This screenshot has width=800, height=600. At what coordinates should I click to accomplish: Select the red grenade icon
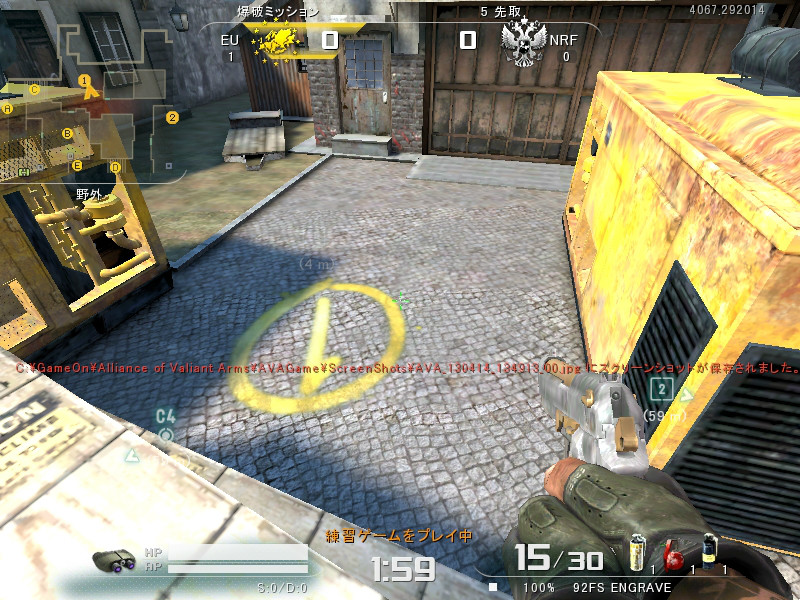pyautogui.click(x=671, y=553)
